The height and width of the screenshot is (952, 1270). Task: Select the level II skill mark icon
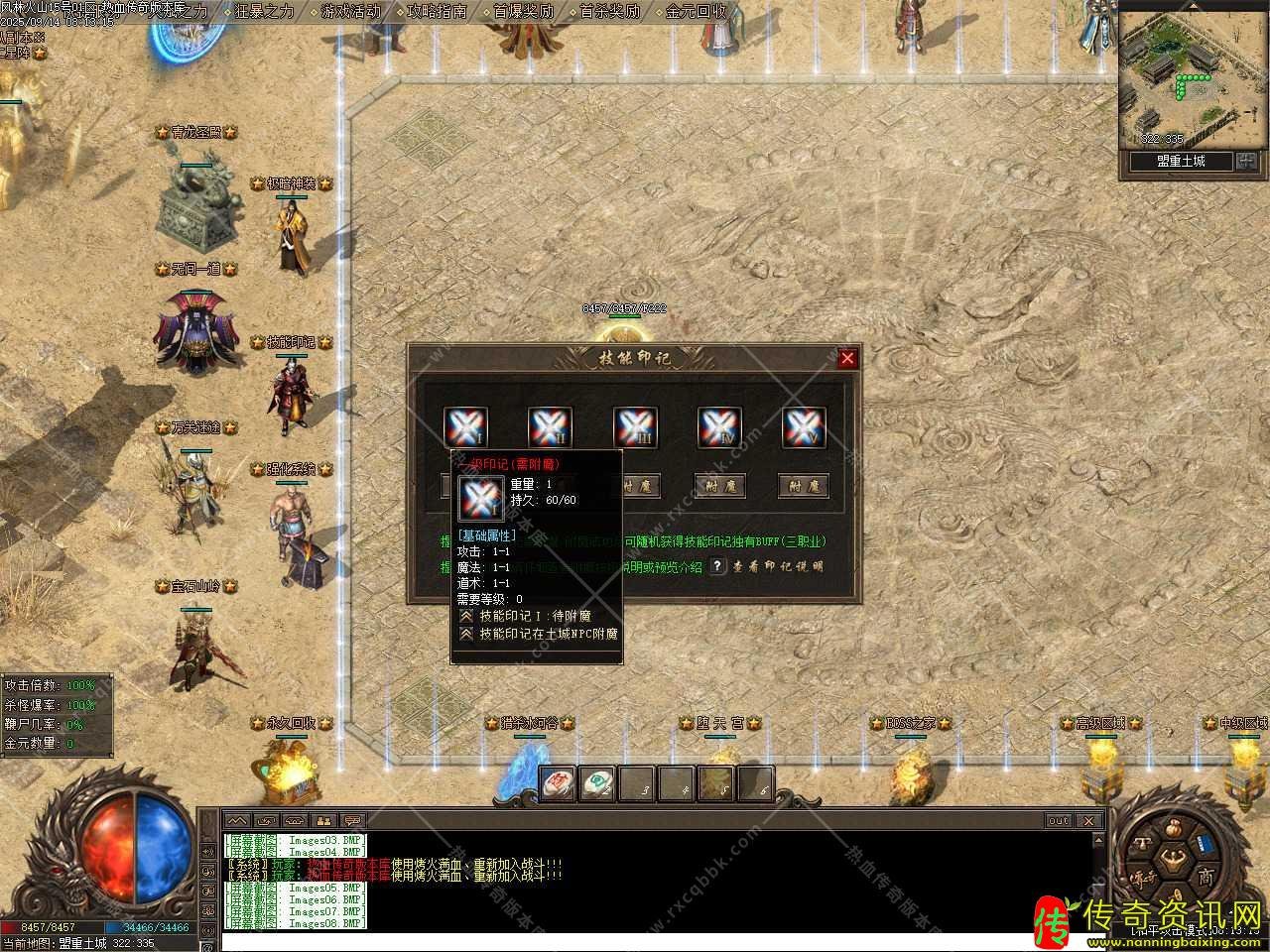click(x=550, y=427)
